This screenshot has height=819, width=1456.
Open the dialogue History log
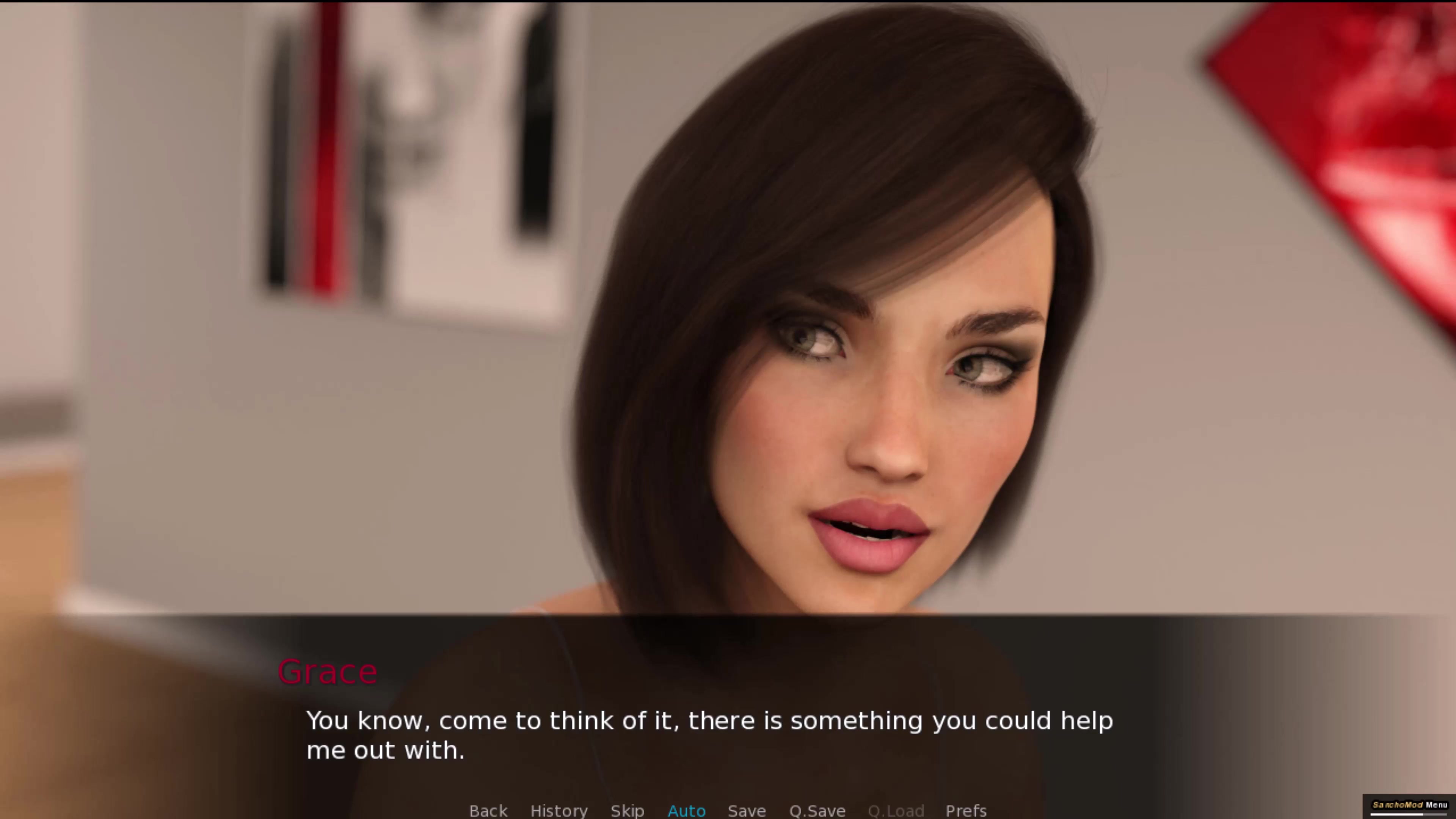(x=559, y=811)
